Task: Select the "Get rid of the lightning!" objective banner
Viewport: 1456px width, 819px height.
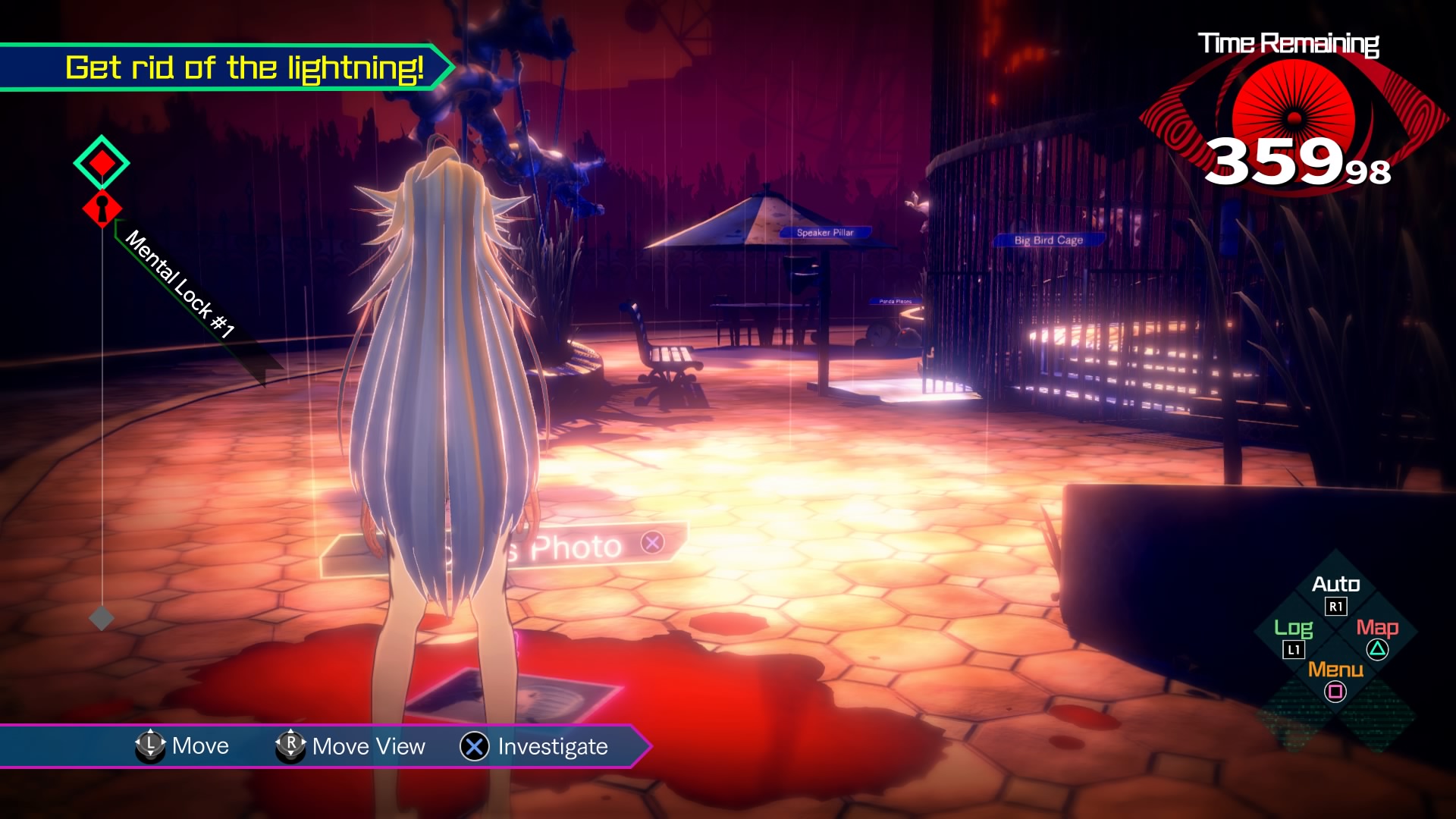Action: click(243, 68)
